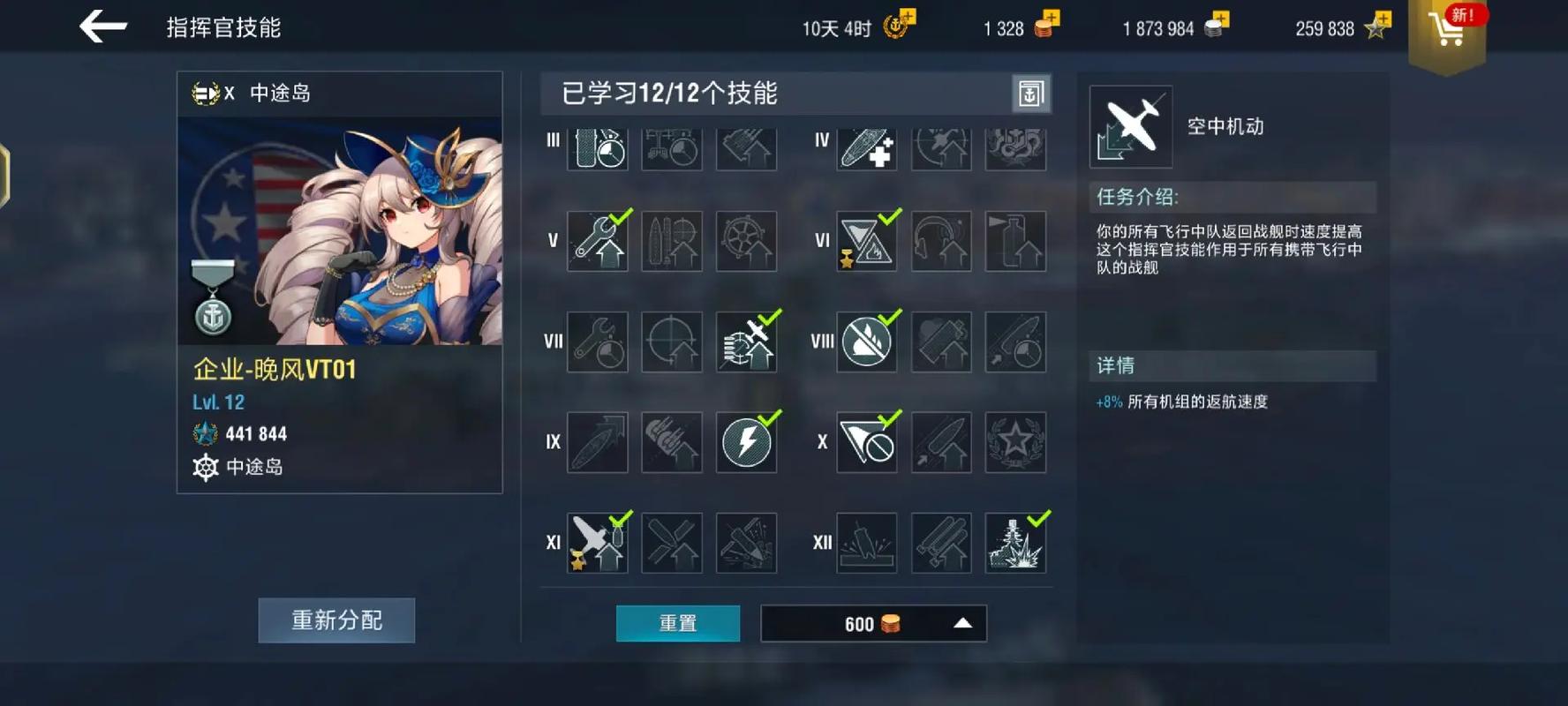Select the wrench maintenance skill in tier V
This screenshot has width=1568, height=706.
pyautogui.click(x=597, y=239)
